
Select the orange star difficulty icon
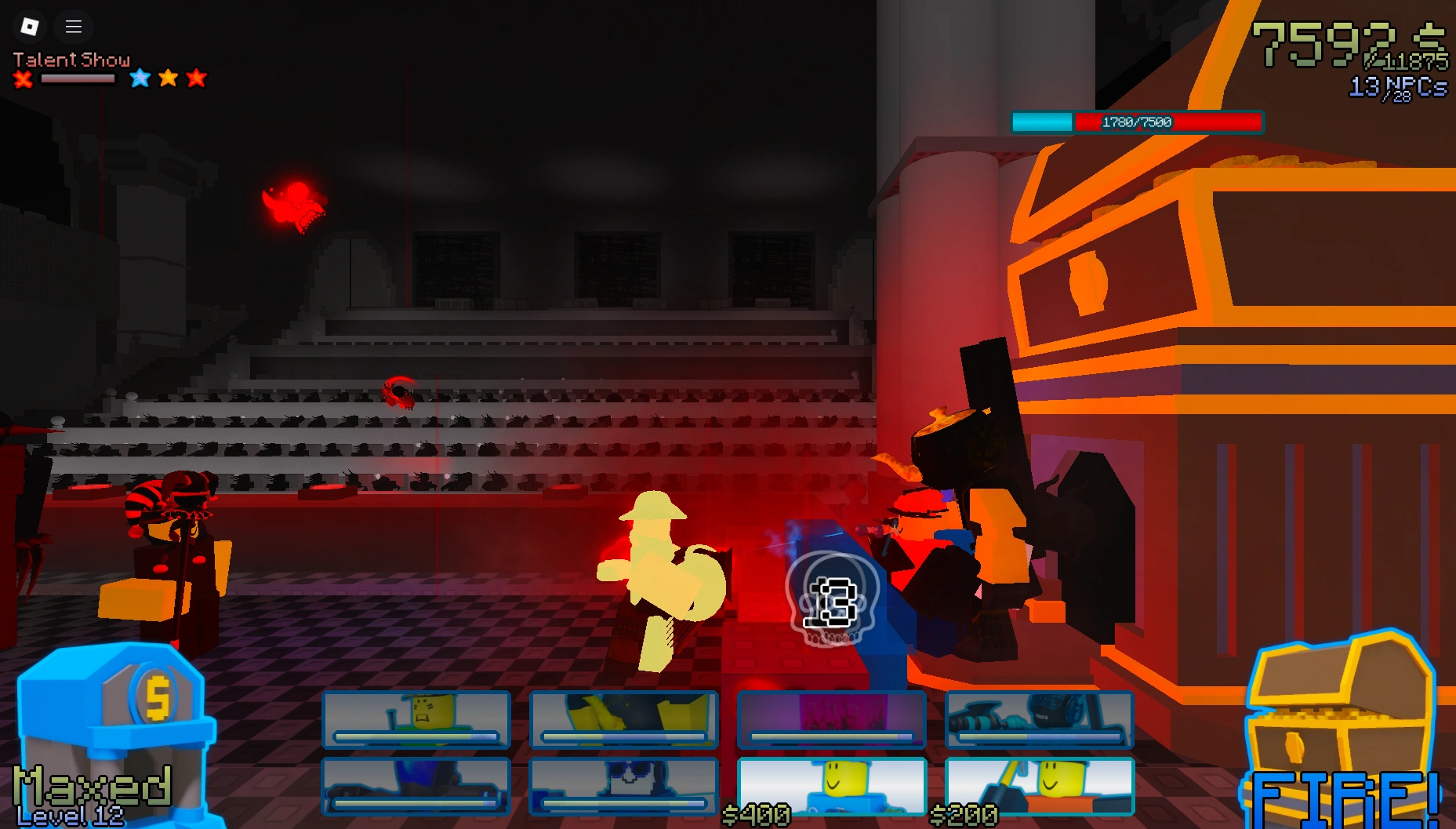(168, 78)
